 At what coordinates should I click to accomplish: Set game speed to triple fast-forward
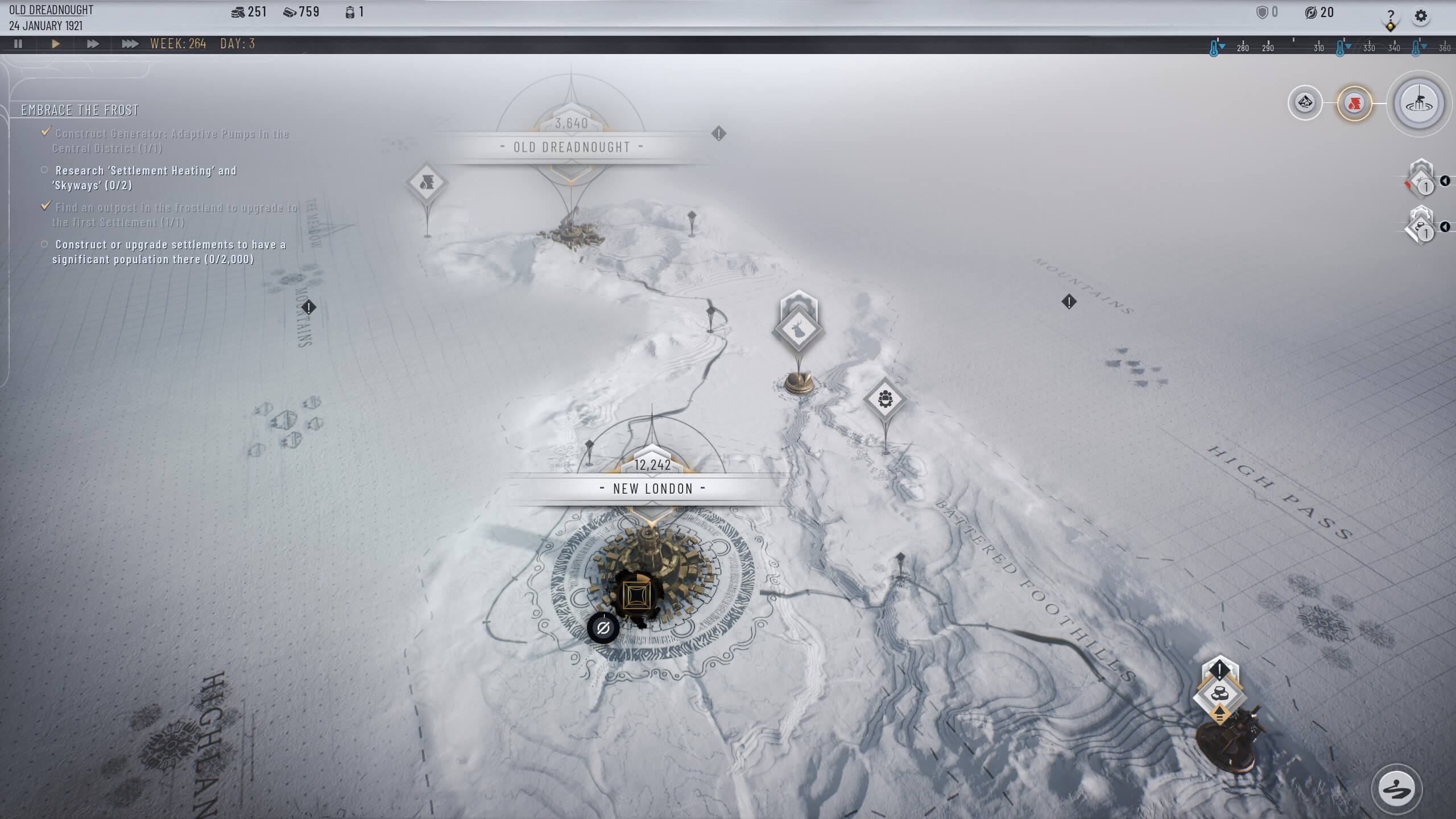click(130, 44)
